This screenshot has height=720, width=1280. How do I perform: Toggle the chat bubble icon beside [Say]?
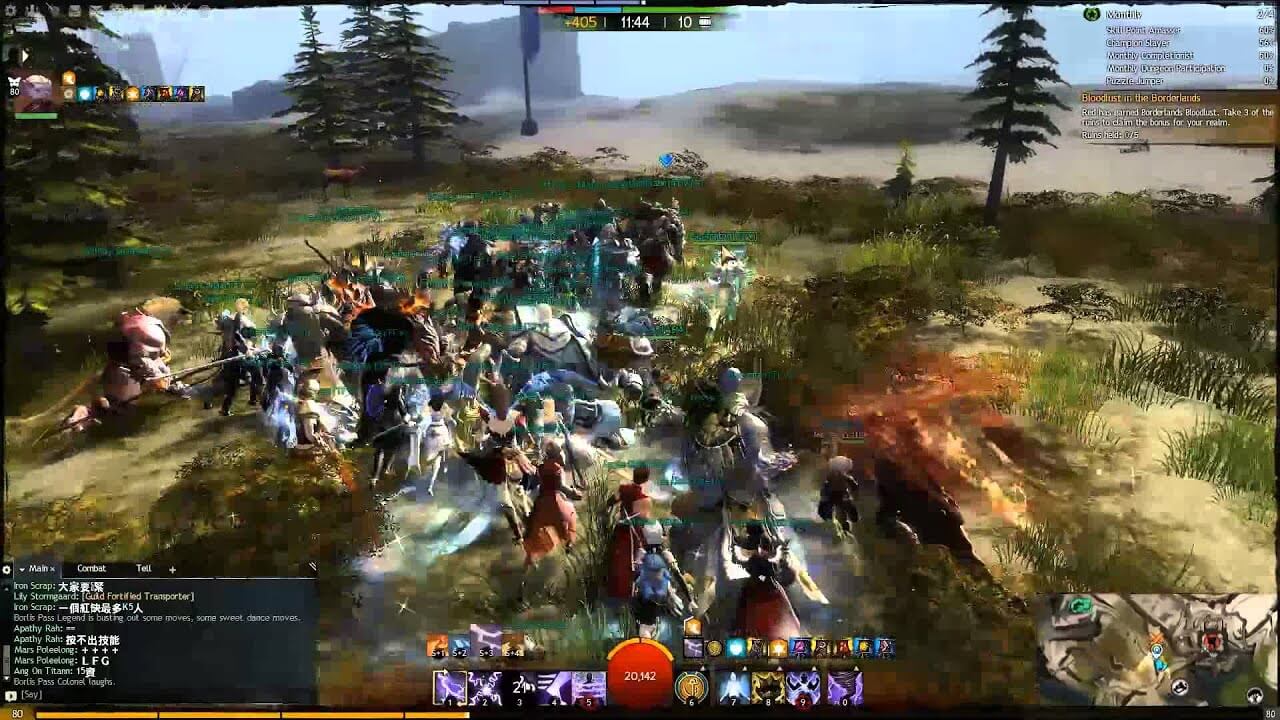click(x=10, y=696)
